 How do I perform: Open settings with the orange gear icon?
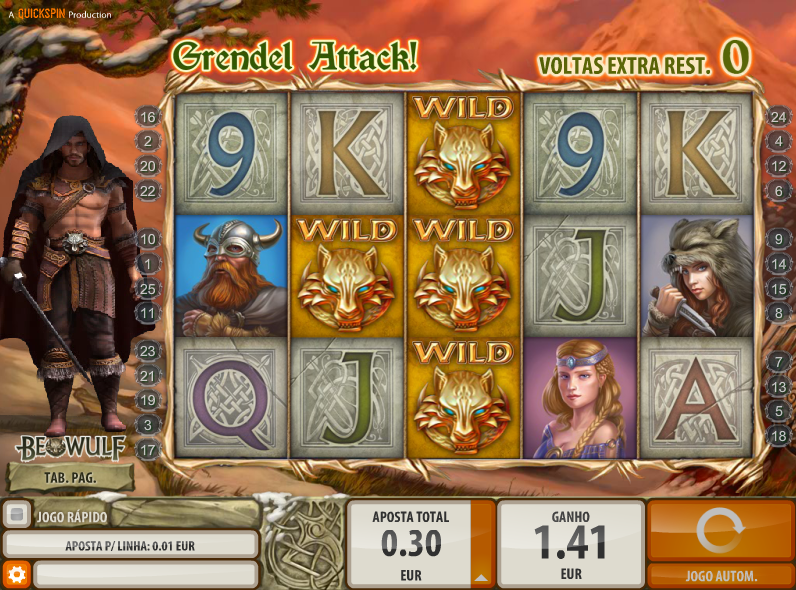click(x=15, y=574)
